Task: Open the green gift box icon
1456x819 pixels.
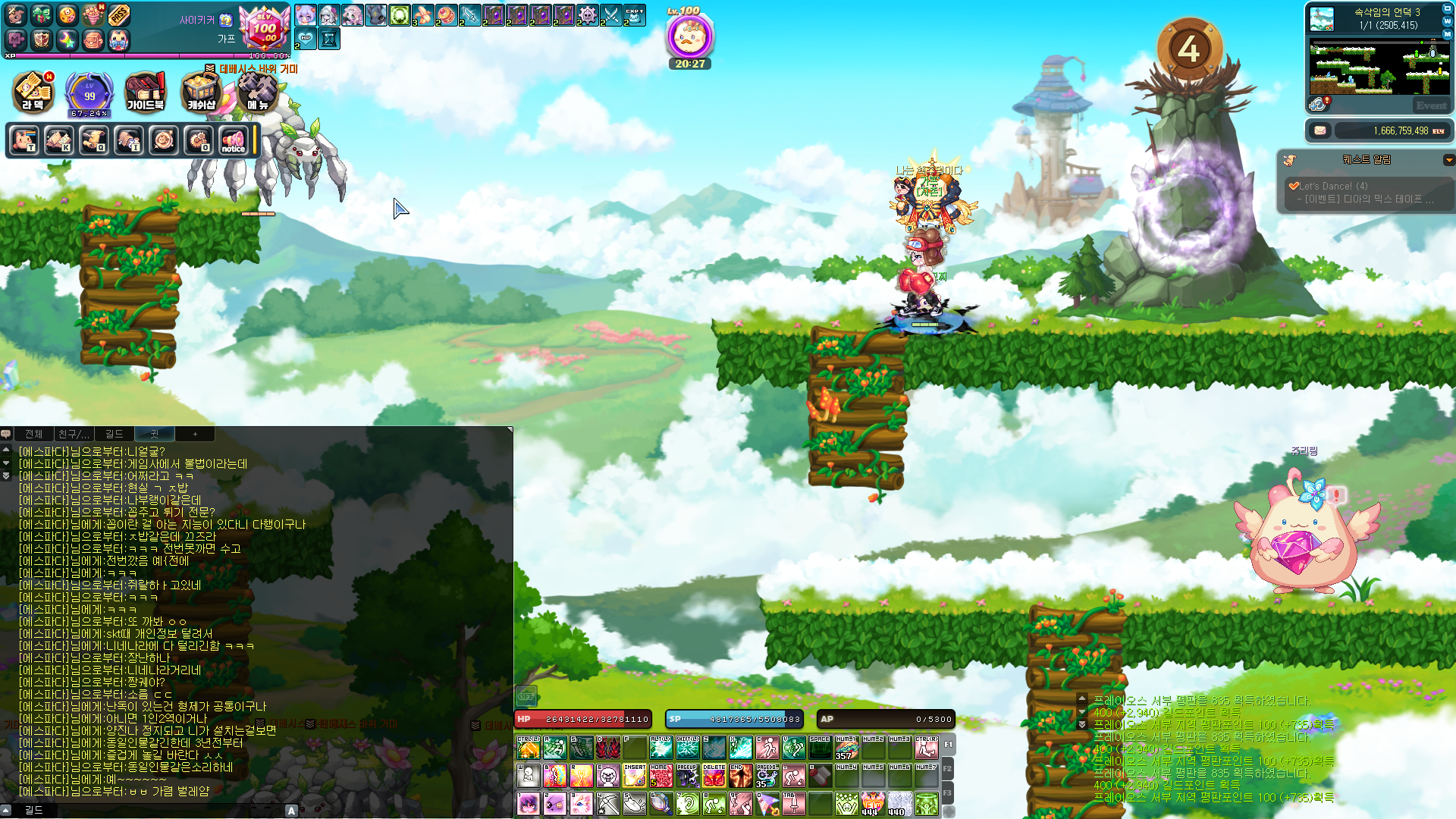Action: (x=42, y=14)
